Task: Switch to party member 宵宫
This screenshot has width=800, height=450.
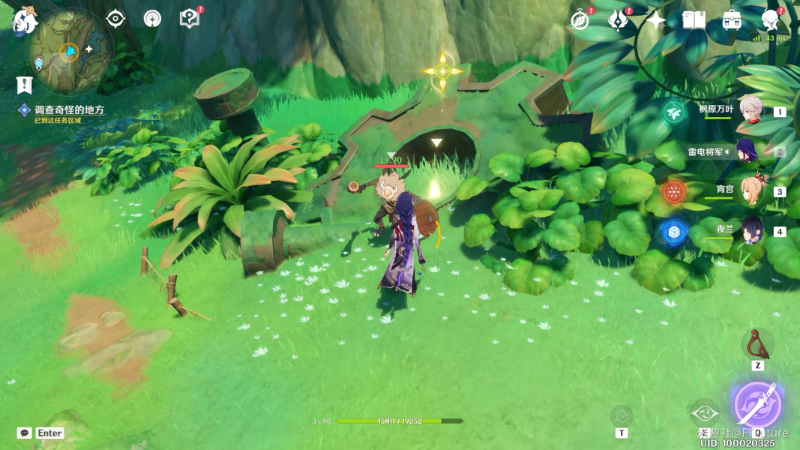Action: [x=752, y=191]
